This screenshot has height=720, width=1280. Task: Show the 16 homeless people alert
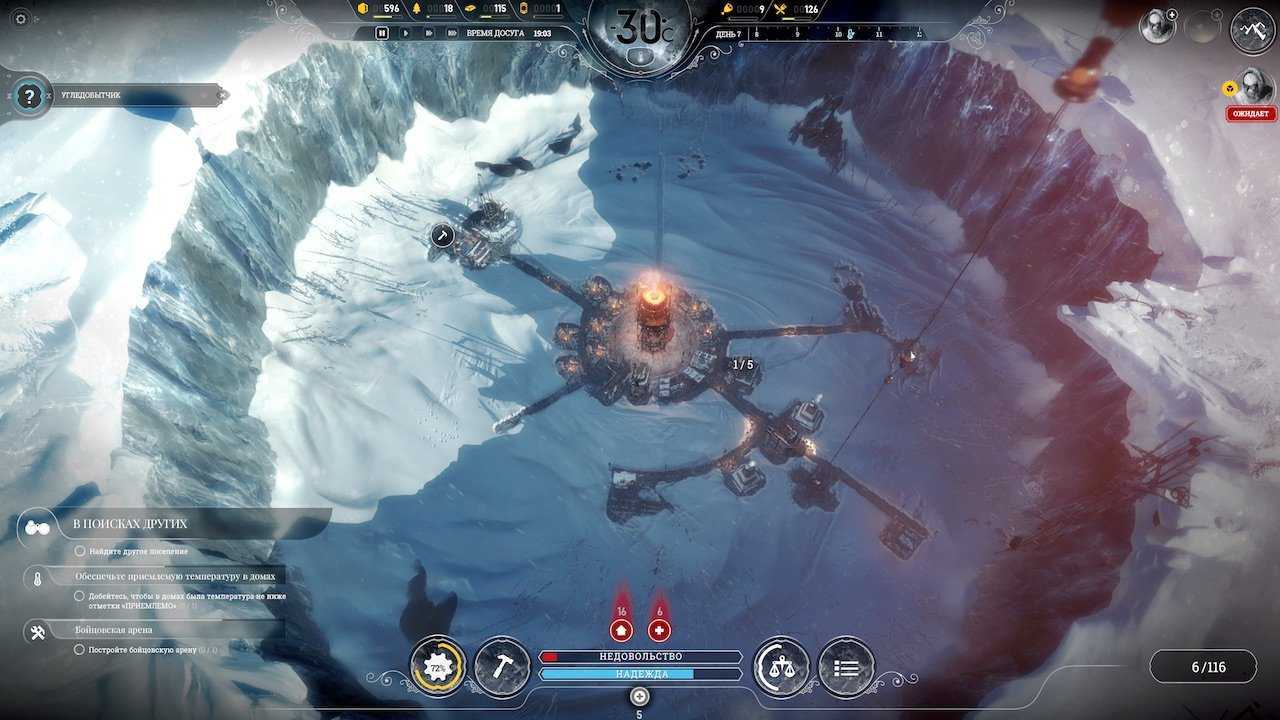point(621,629)
